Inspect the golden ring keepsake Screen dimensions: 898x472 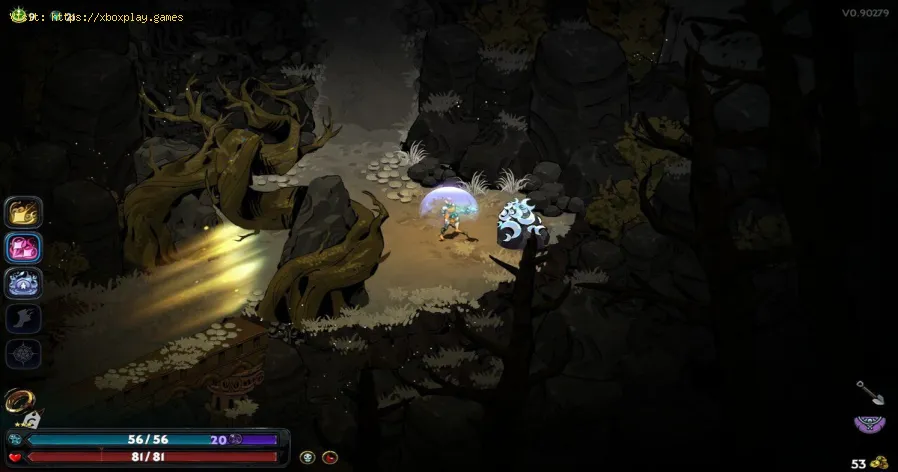17,400
